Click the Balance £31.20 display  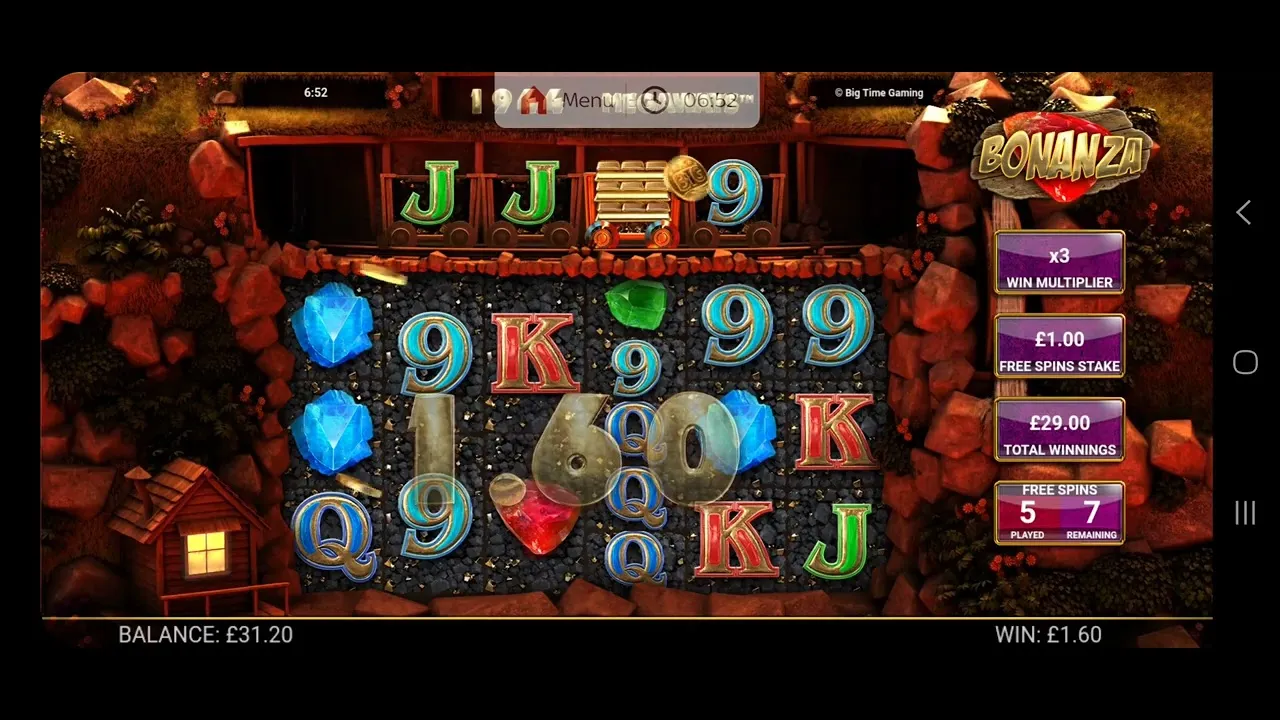205,635
